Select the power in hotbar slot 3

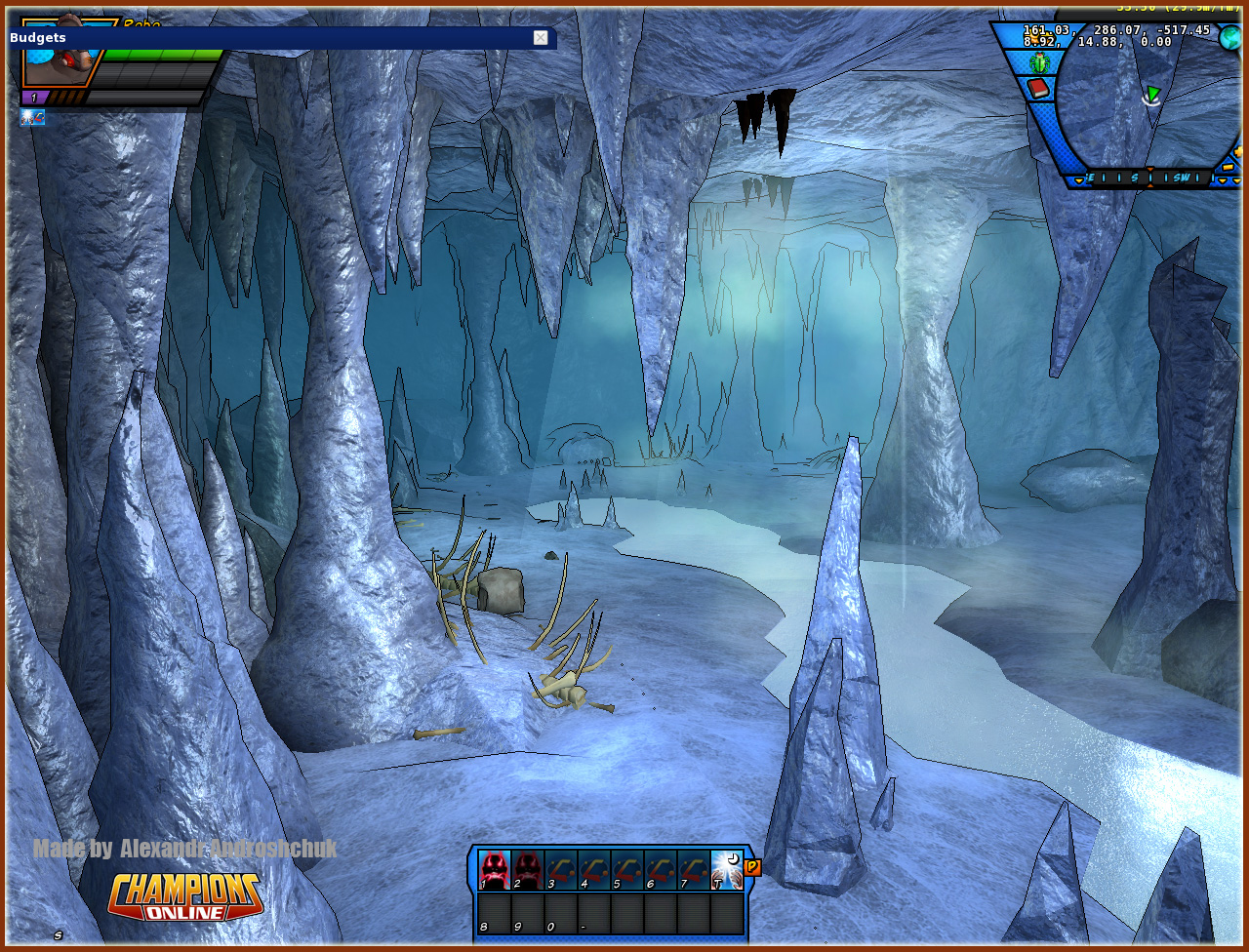(x=561, y=869)
